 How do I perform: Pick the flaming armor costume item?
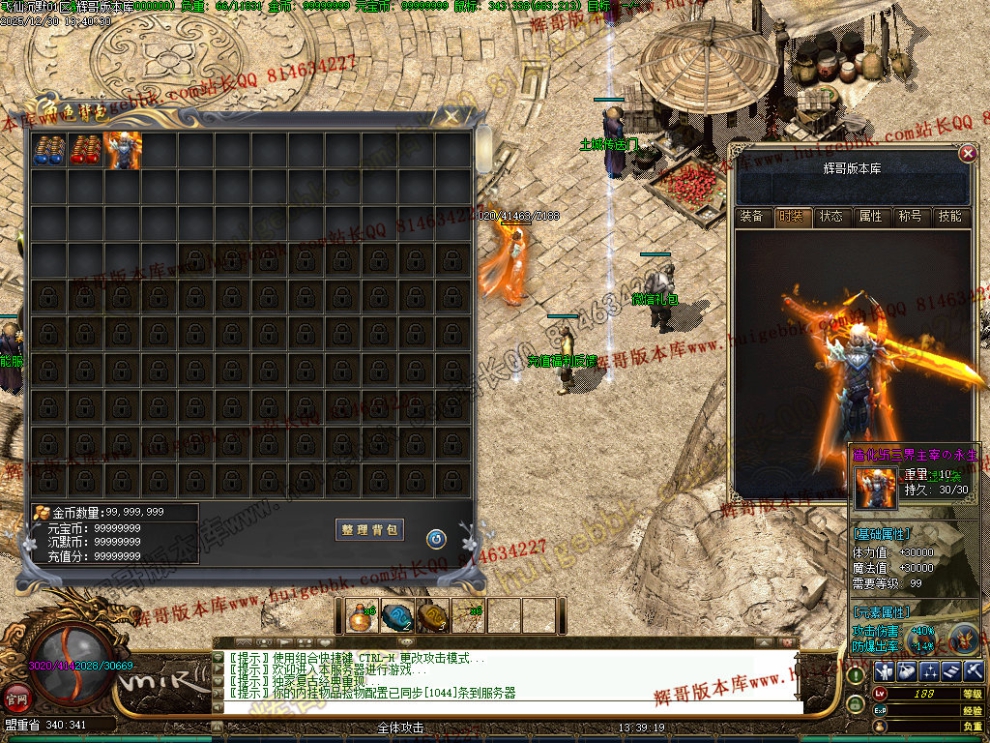(x=123, y=149)
